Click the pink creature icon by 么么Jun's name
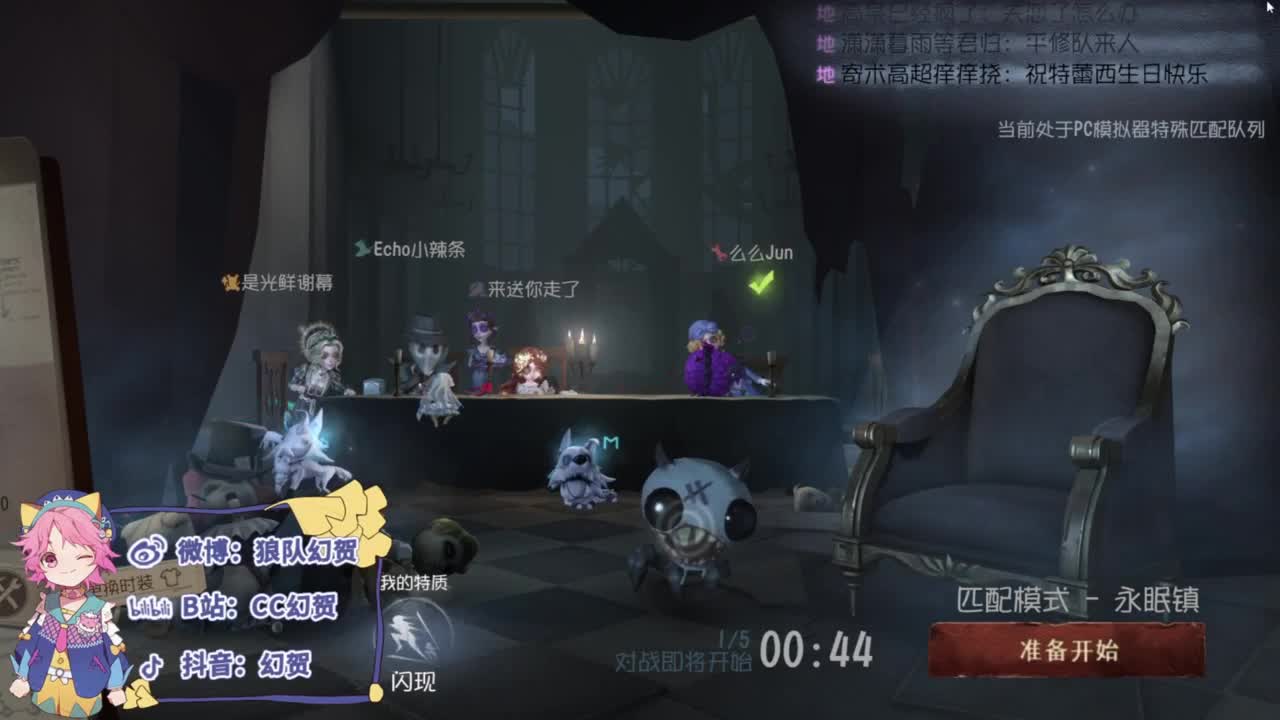Viewport: 1280px width, 720px height. pyautogui.click(x=717, y=253)
